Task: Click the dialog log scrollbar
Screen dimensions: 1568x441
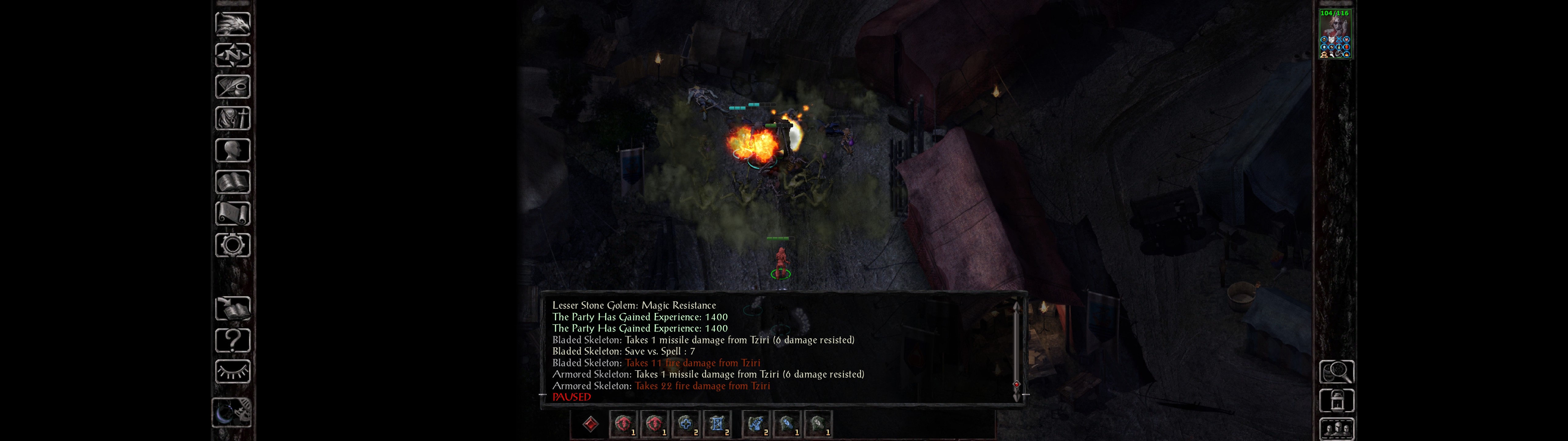Action: coord(1016,347)
